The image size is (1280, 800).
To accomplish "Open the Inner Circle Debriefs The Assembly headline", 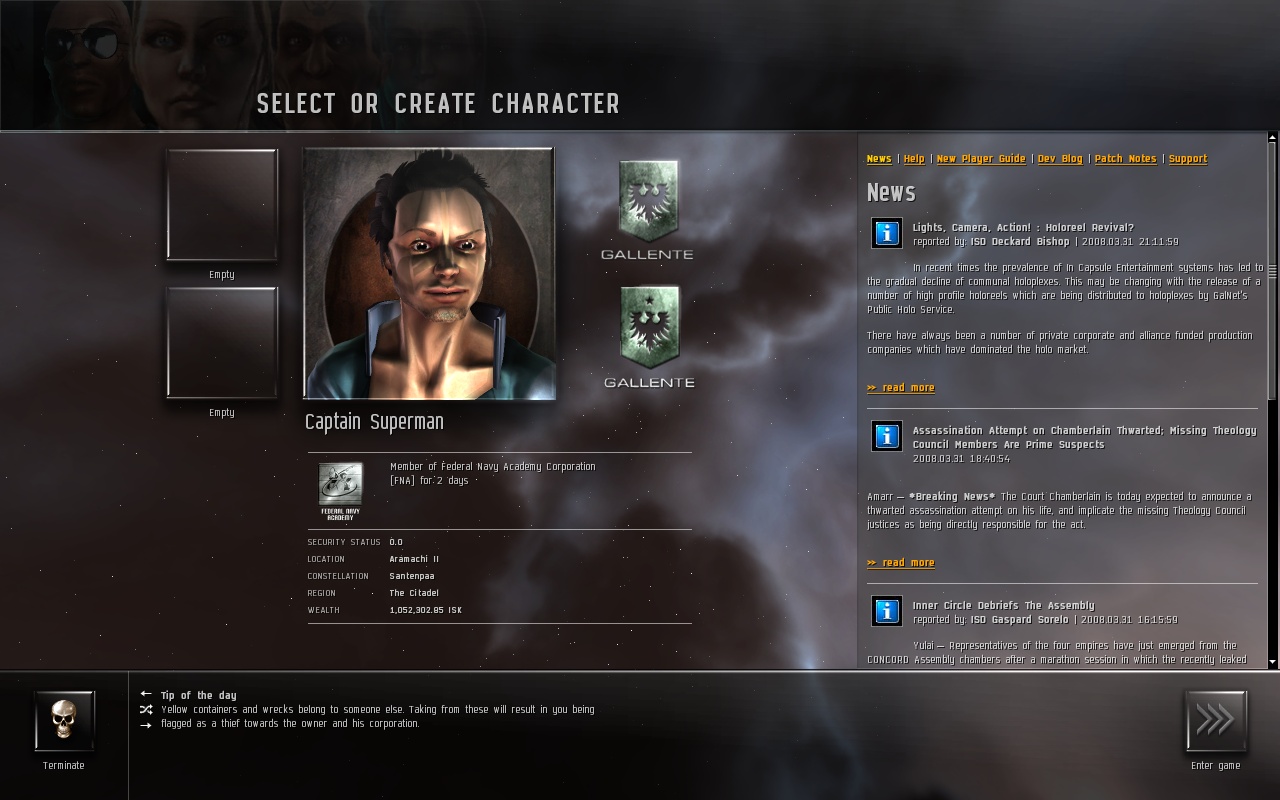I will point(1003,606).
